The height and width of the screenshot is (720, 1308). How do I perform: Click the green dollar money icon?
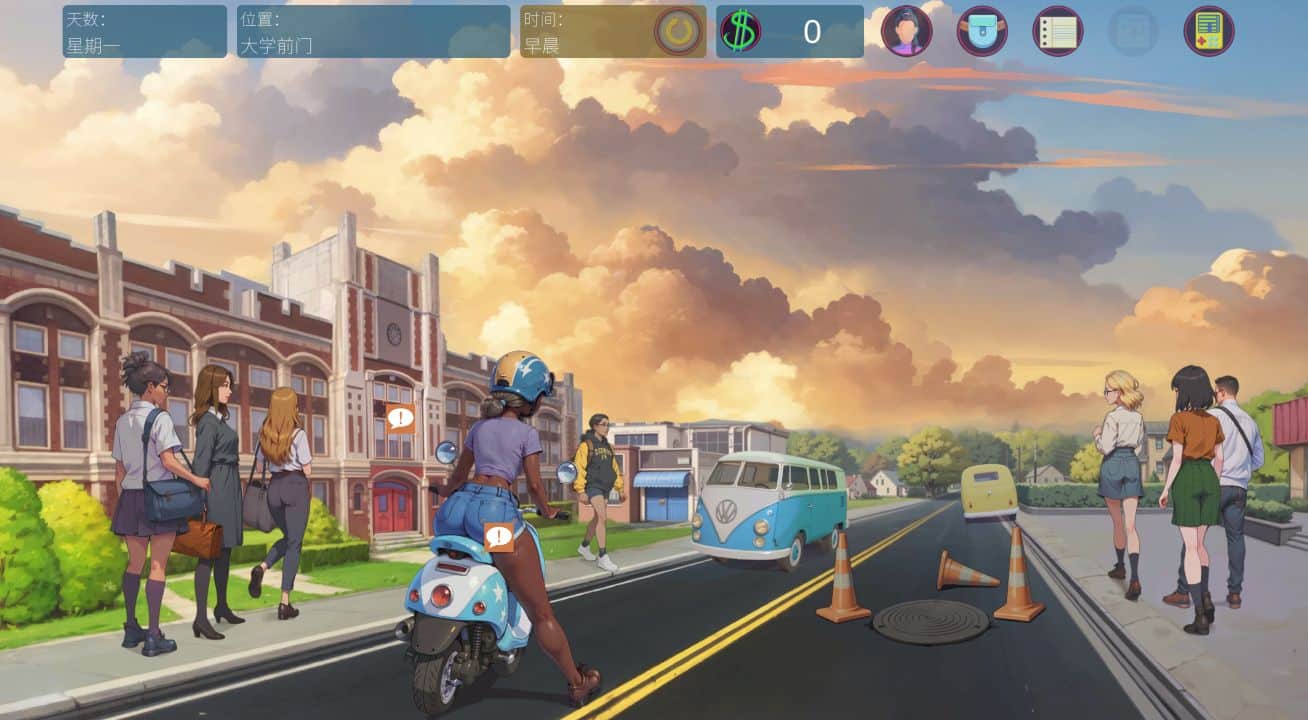(x=740, y=32)
